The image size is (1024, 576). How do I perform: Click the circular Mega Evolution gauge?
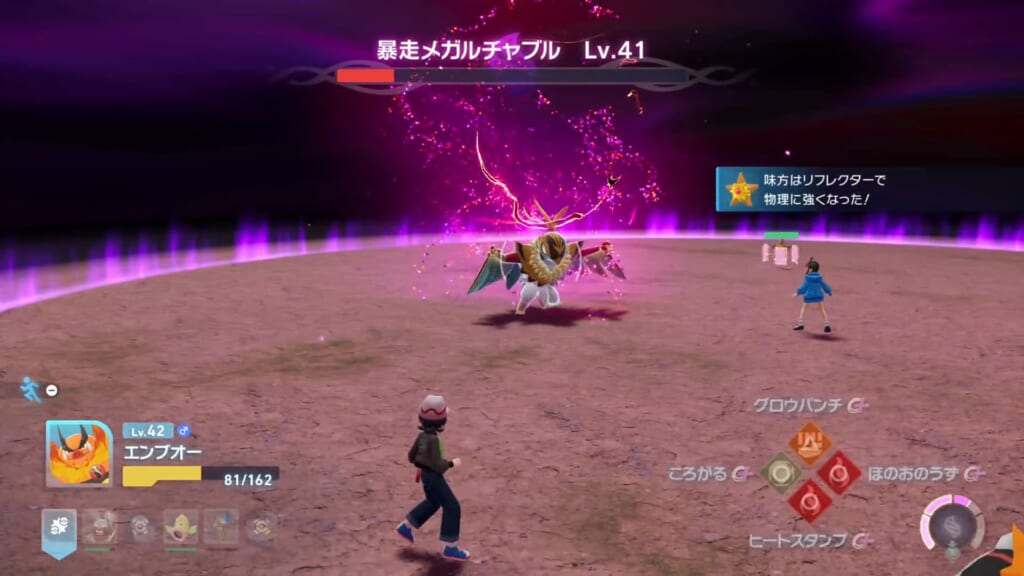(x=951, y=526)
